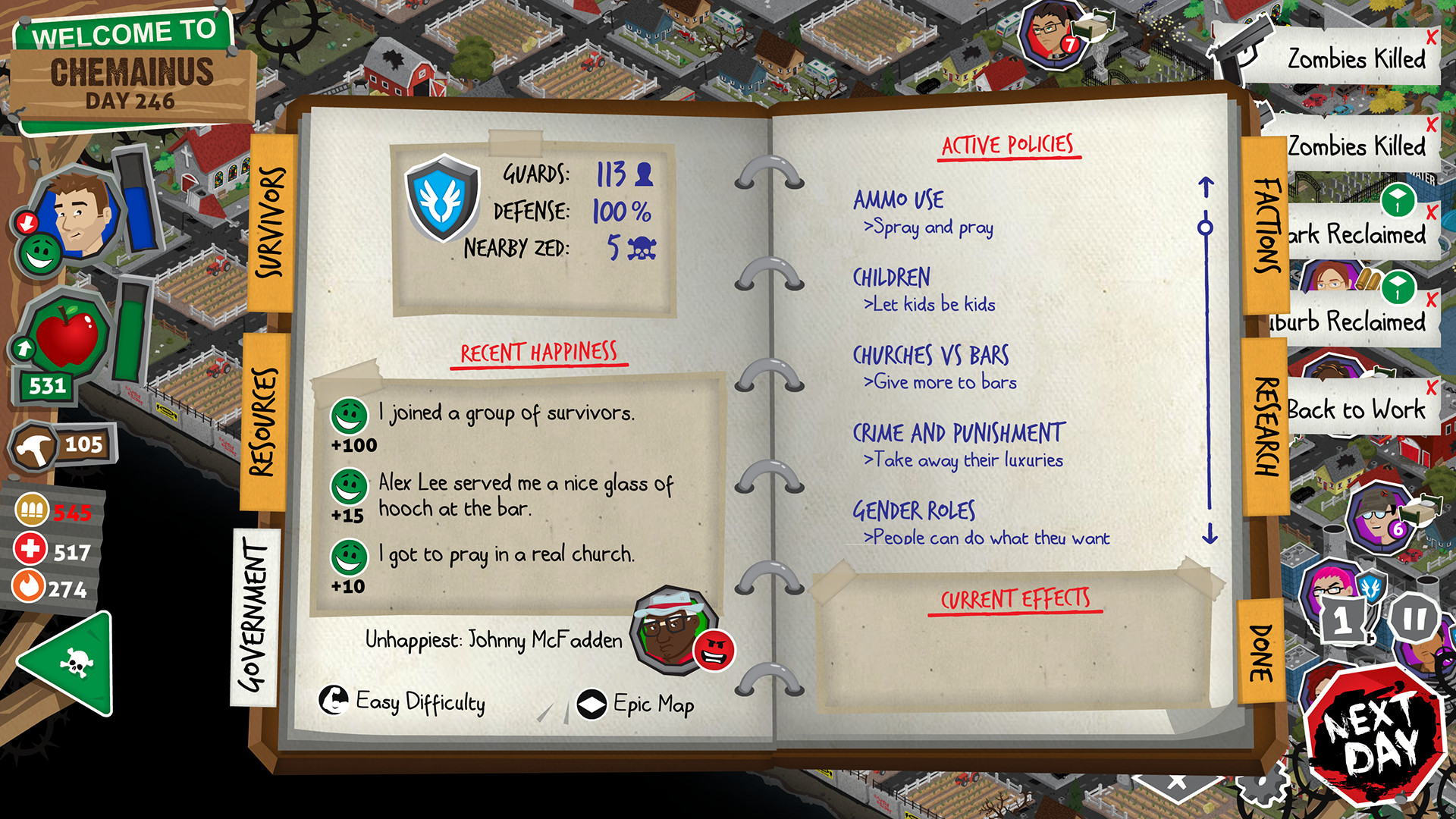Click the Active Policies scrollbar handle

1205,225
